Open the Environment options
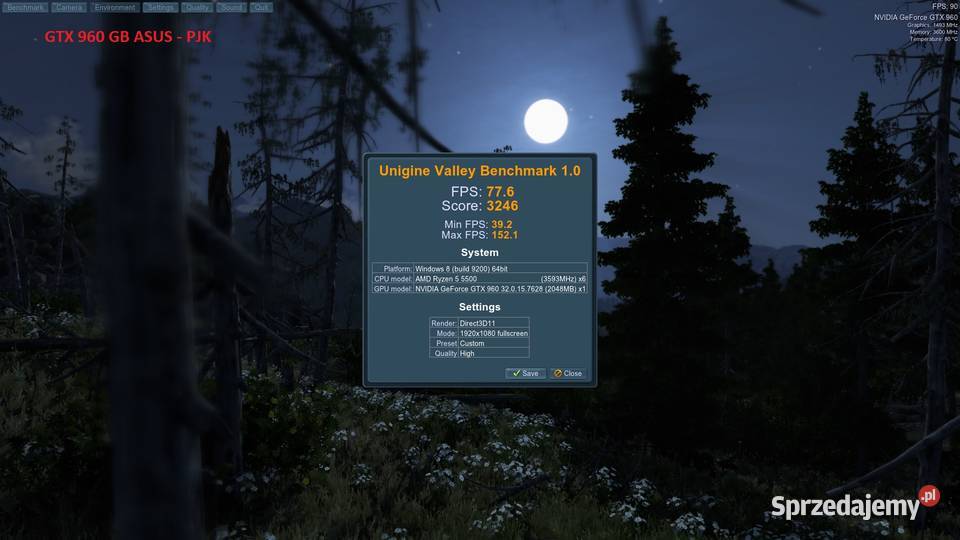The width and height of the screenshot is (960, 540). [x=115, y=7]
